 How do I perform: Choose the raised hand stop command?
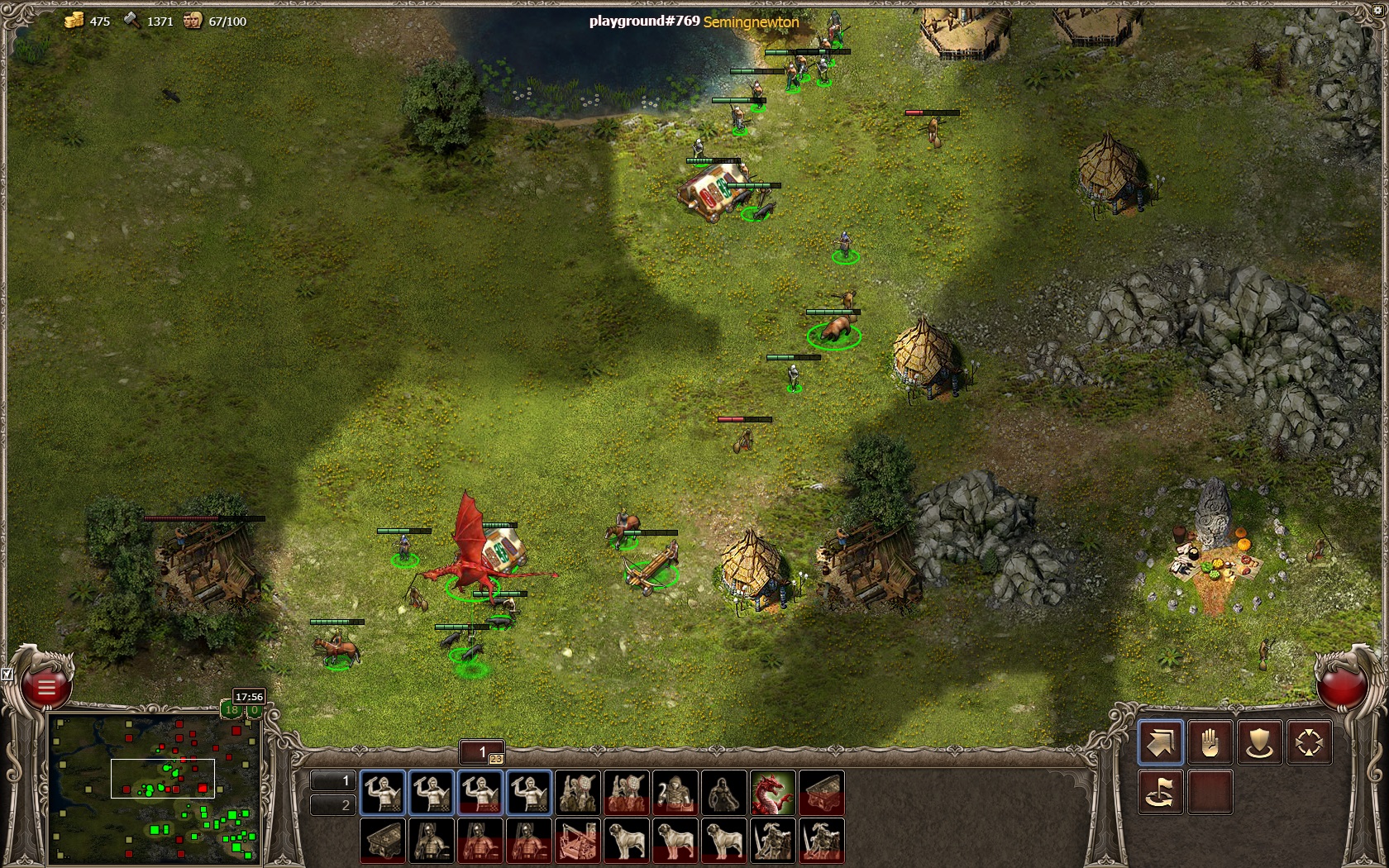[x=1210, y=742]
